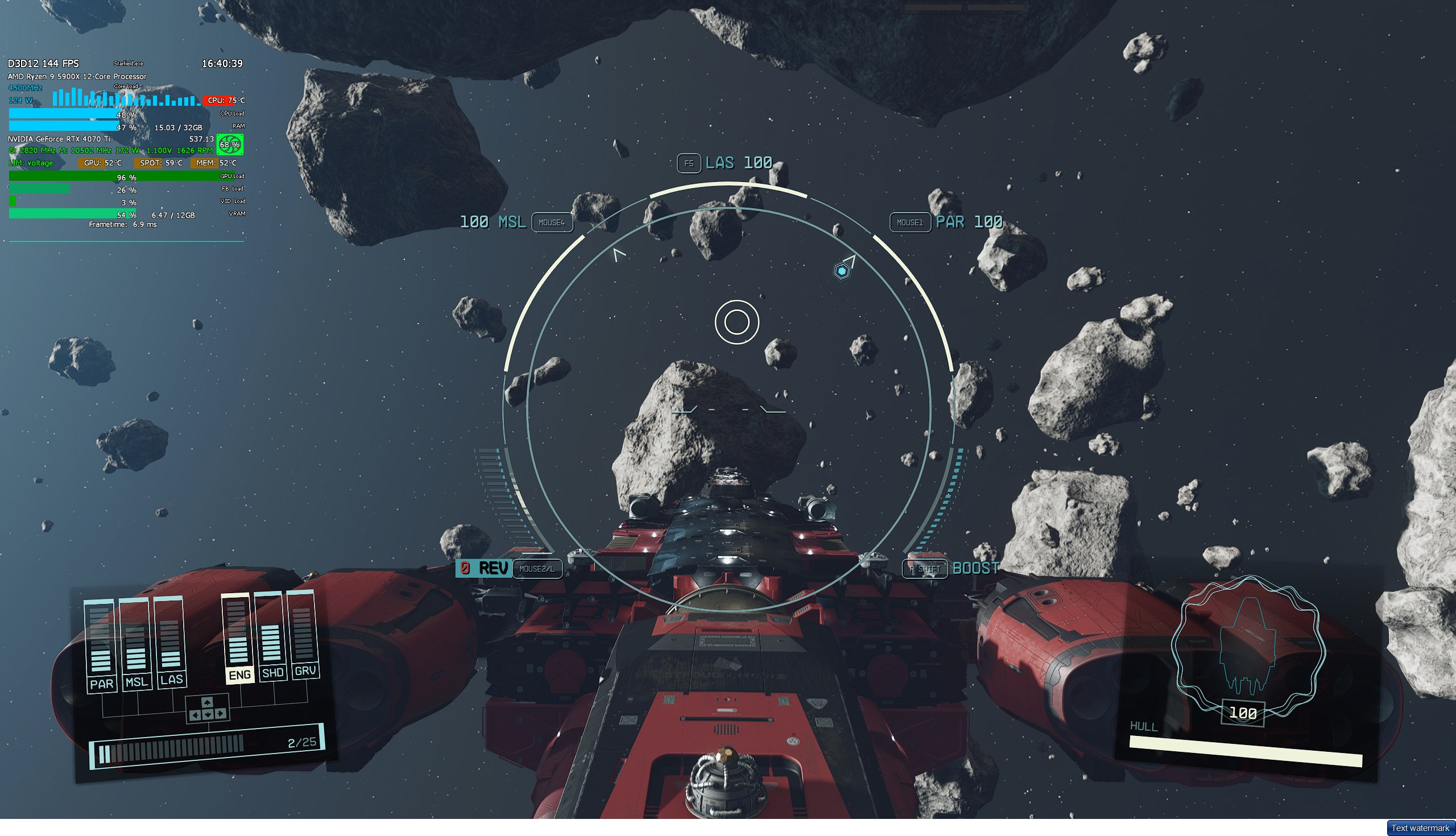The height and width of the screenshot is (836, 1456).
Task: Click the left arrow in power panel
Action: click(x=195, y=715)
